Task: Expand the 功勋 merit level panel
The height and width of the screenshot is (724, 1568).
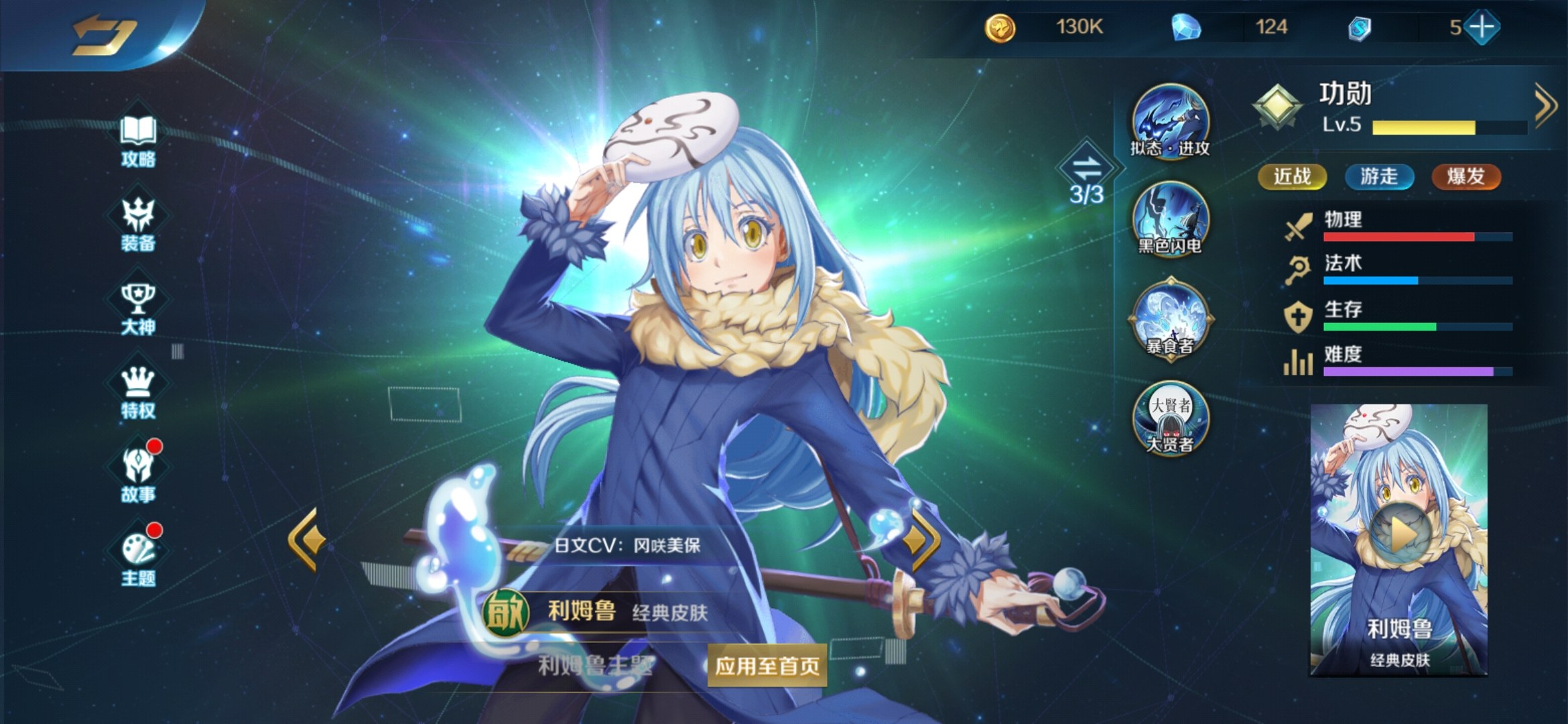Action: [x=1544, y=105]
